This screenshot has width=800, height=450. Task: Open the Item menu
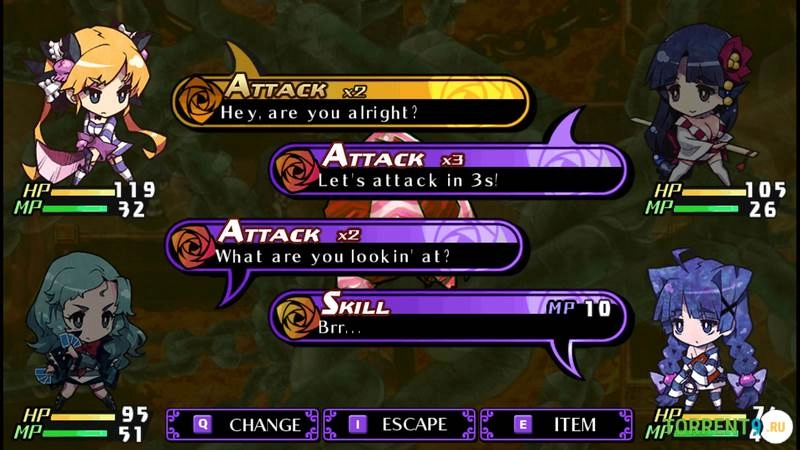pos(556,424)
